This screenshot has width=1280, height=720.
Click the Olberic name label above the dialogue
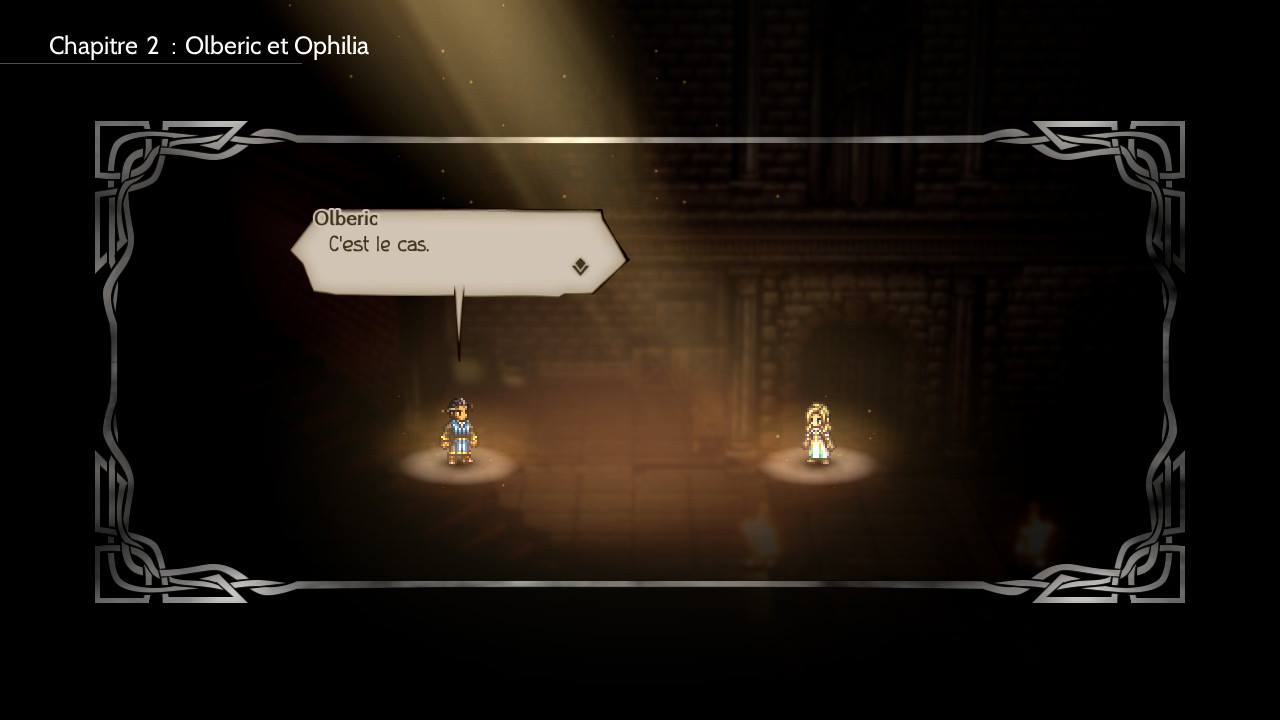click(346, 217)
